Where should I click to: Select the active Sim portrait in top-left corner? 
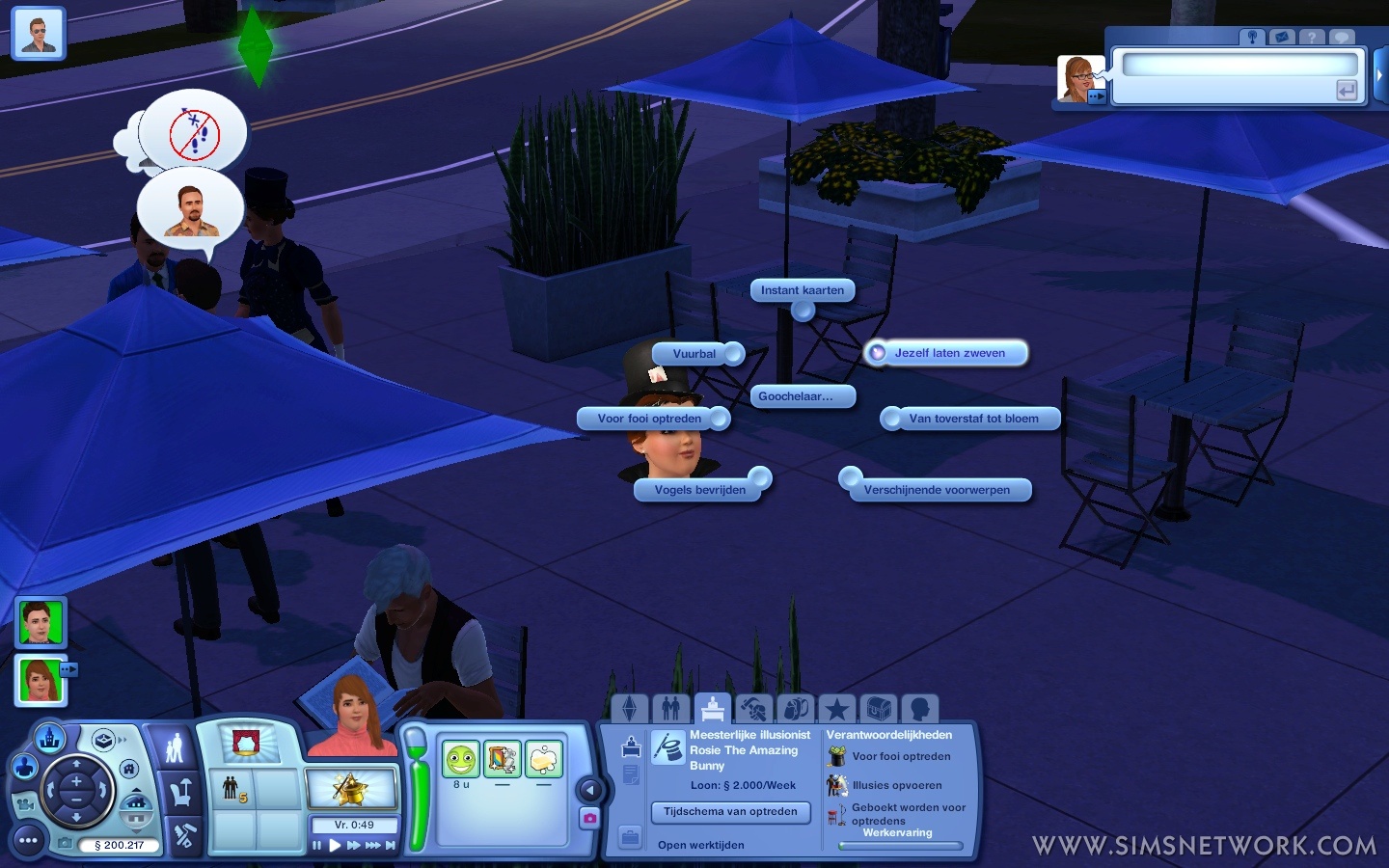point(39,34)
